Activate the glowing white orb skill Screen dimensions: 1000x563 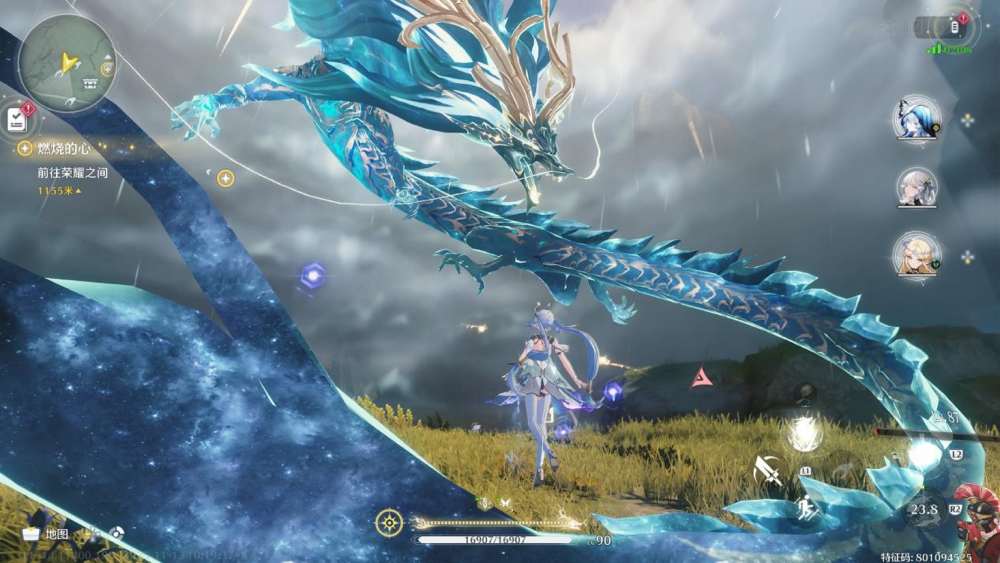pos(803,432)
